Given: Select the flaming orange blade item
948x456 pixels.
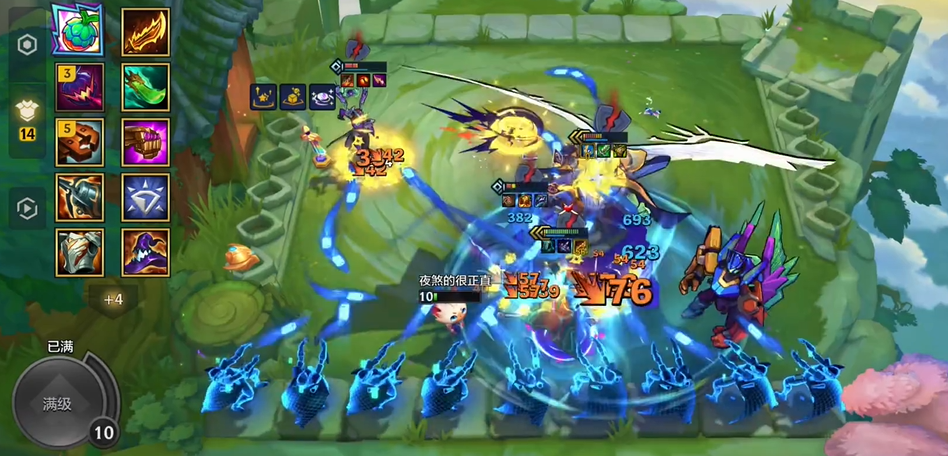Looking at the screenshot, I should coord(146,33).
